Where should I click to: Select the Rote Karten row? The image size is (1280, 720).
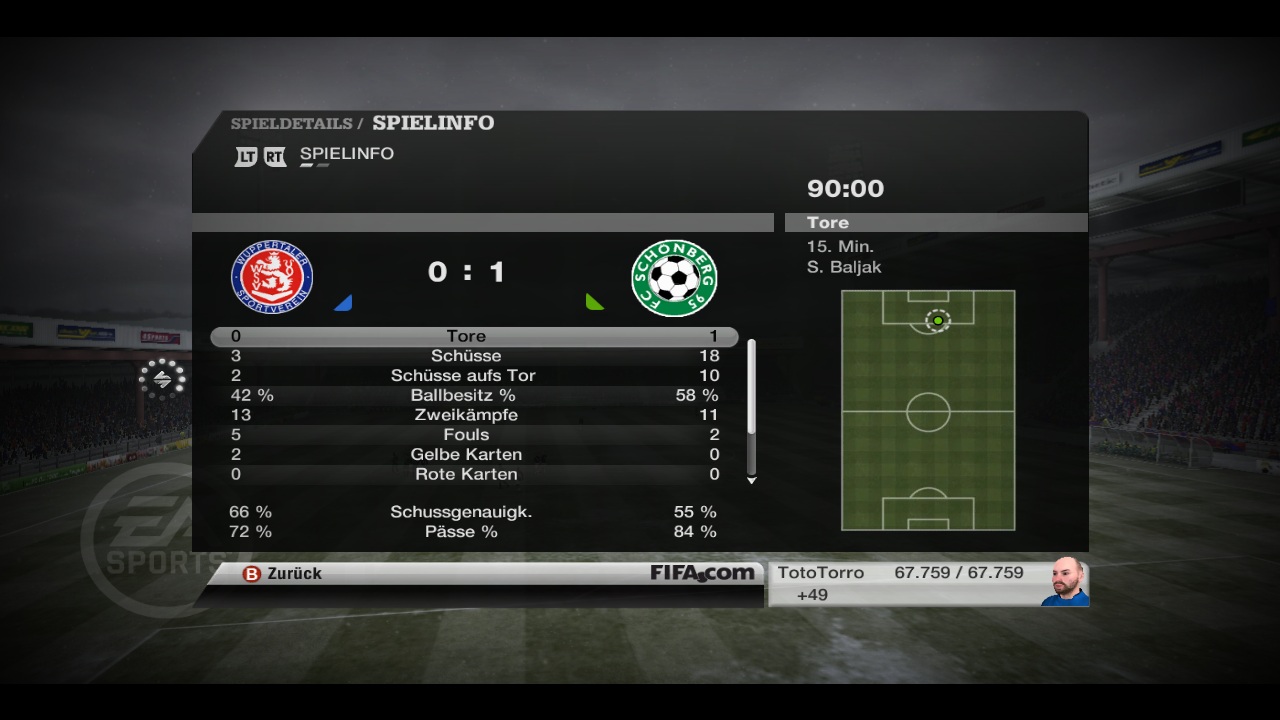[474, 474]
